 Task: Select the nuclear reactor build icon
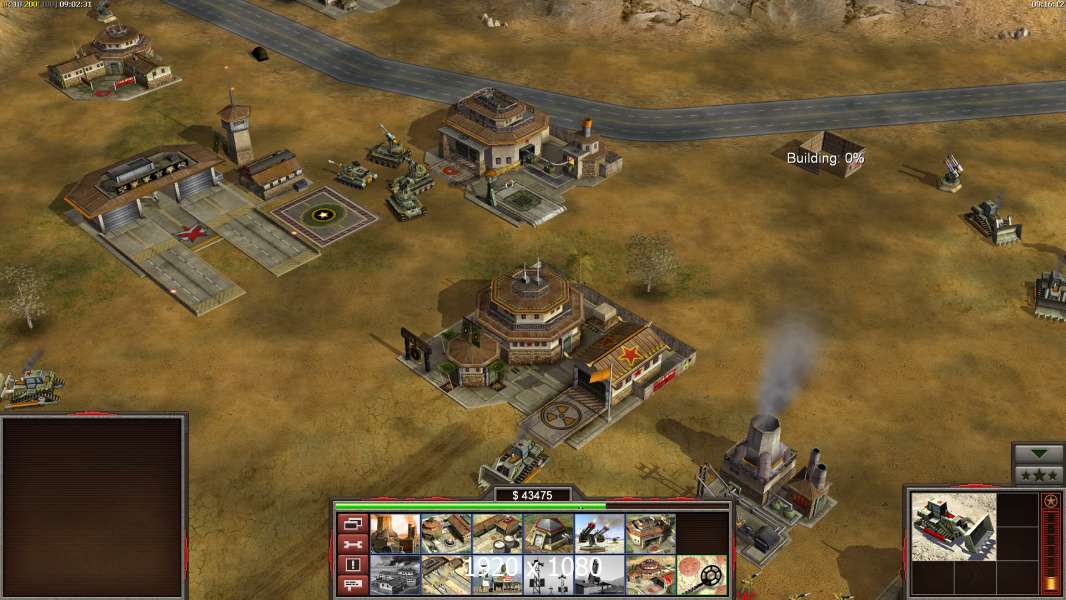coord(395,534)
